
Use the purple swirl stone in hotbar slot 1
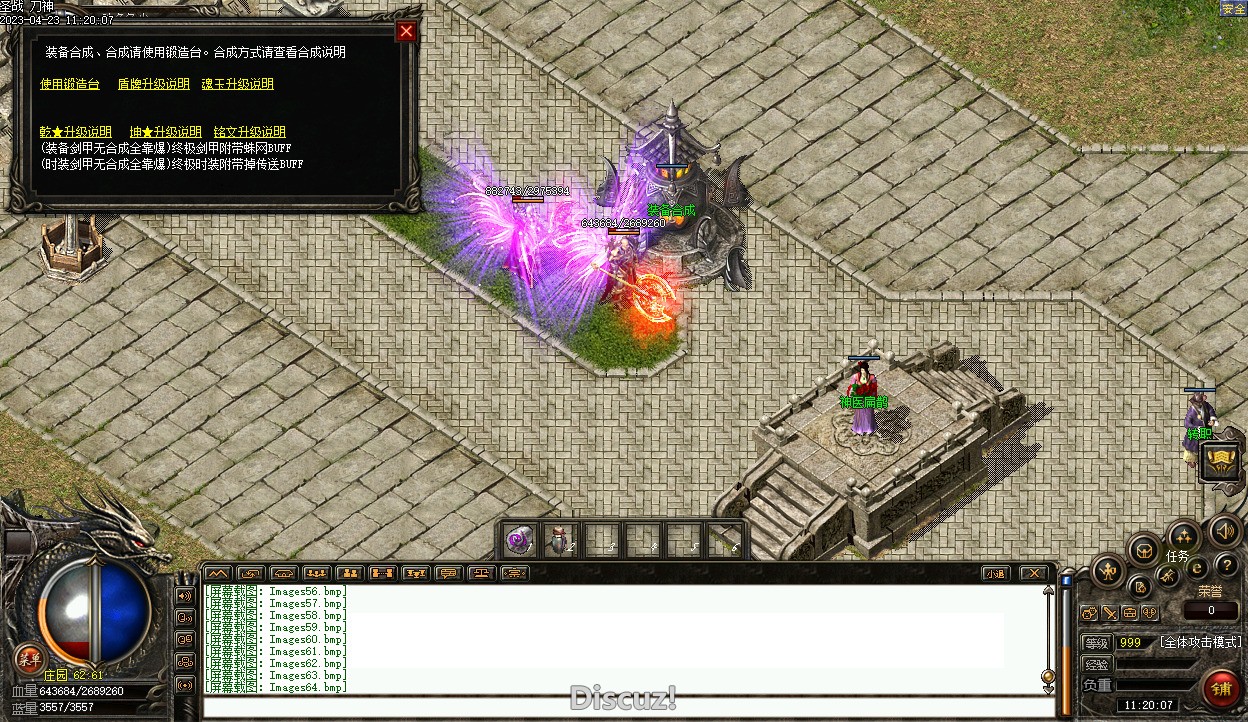tap(519, 540)
